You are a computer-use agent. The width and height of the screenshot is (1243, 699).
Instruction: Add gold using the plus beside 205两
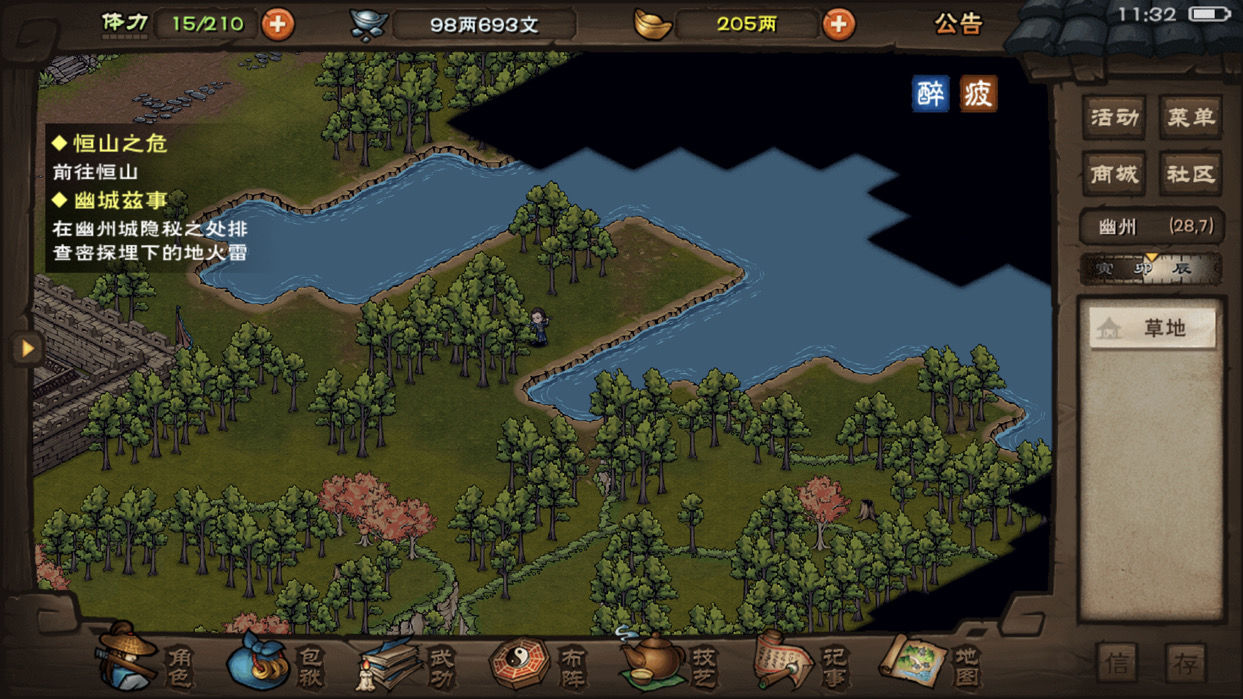[x=838, y=24]
